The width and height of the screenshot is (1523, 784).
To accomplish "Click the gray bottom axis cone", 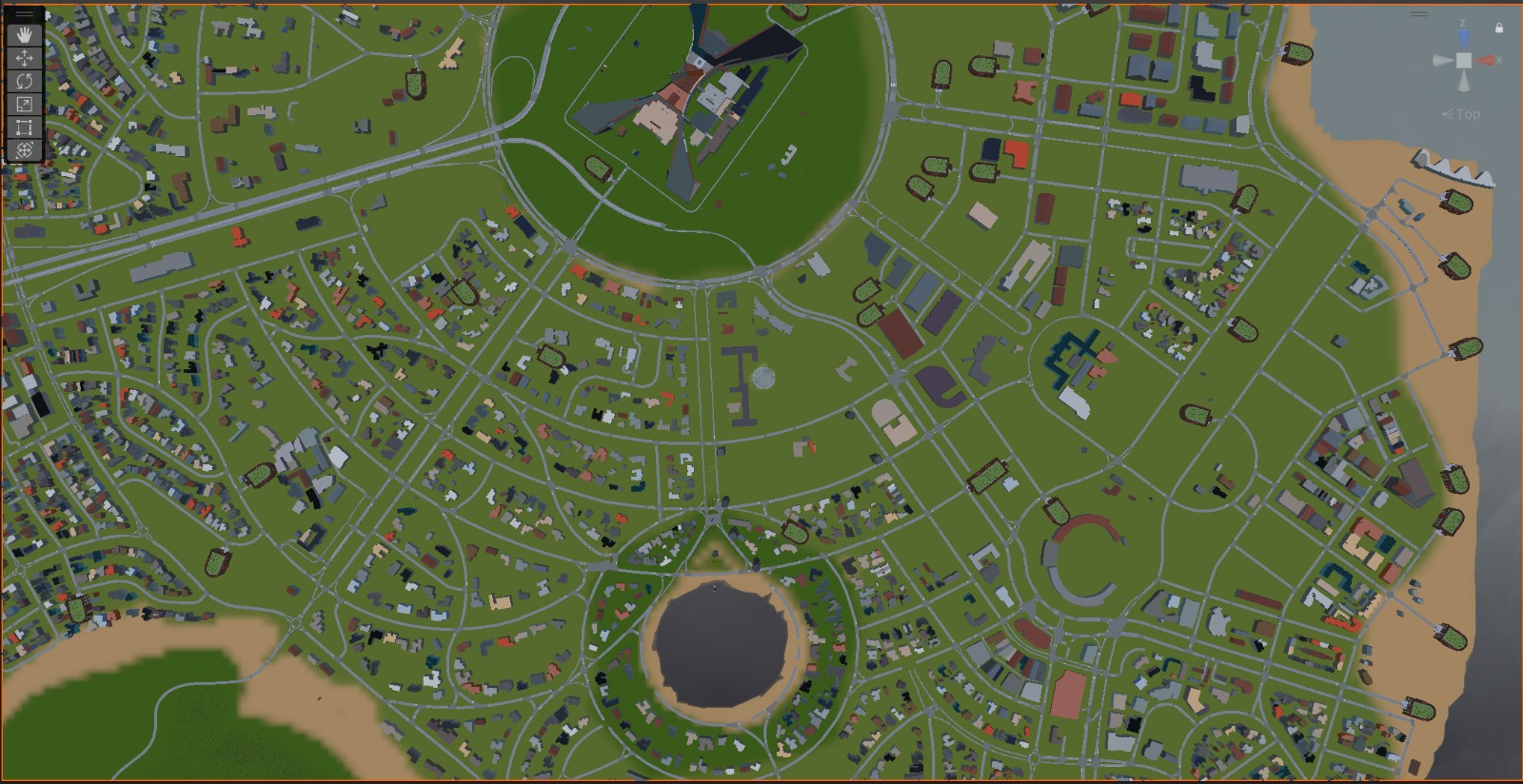I will (x=1464, y=82).
